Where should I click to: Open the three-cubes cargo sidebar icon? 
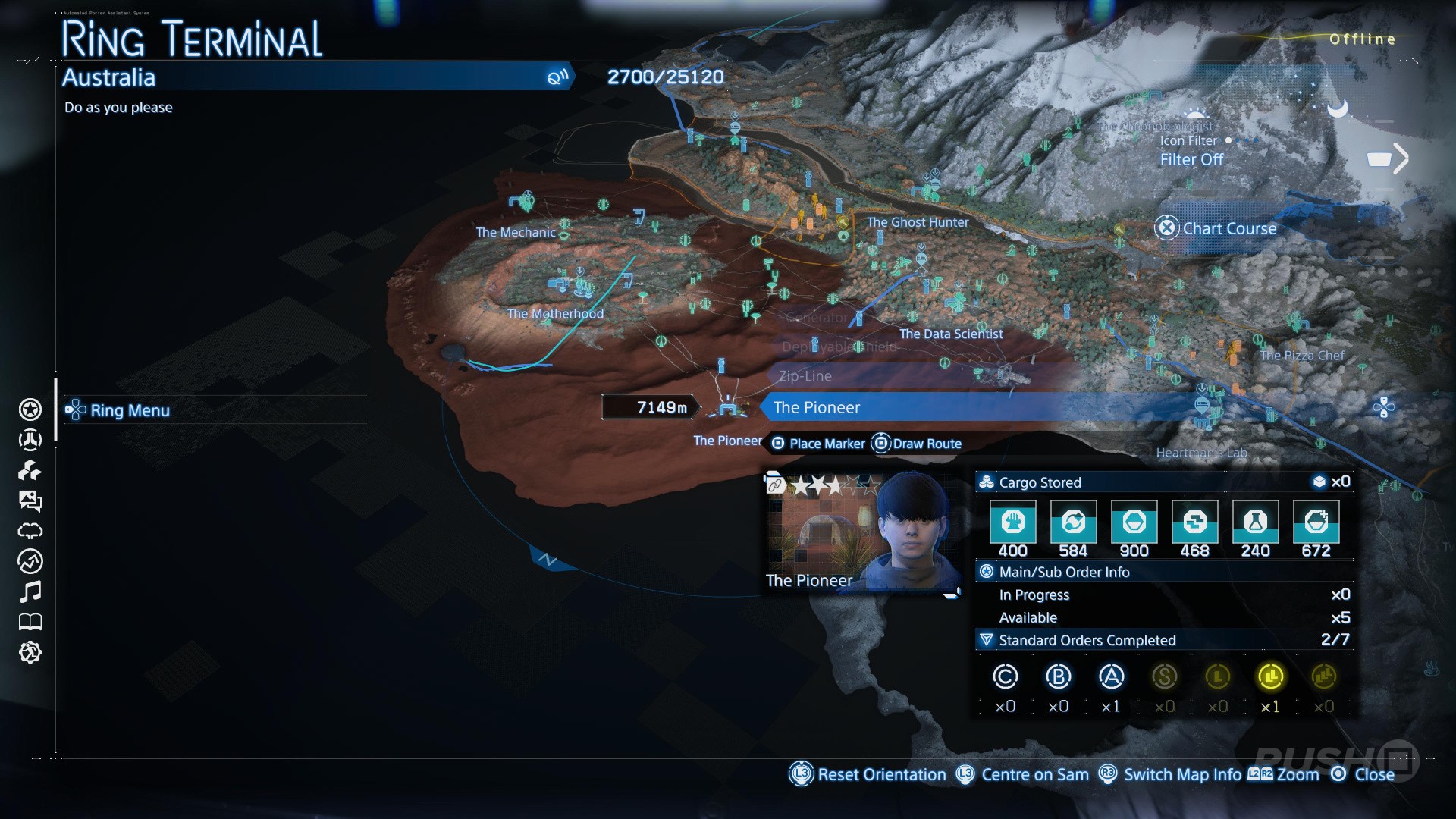(30, 470)
